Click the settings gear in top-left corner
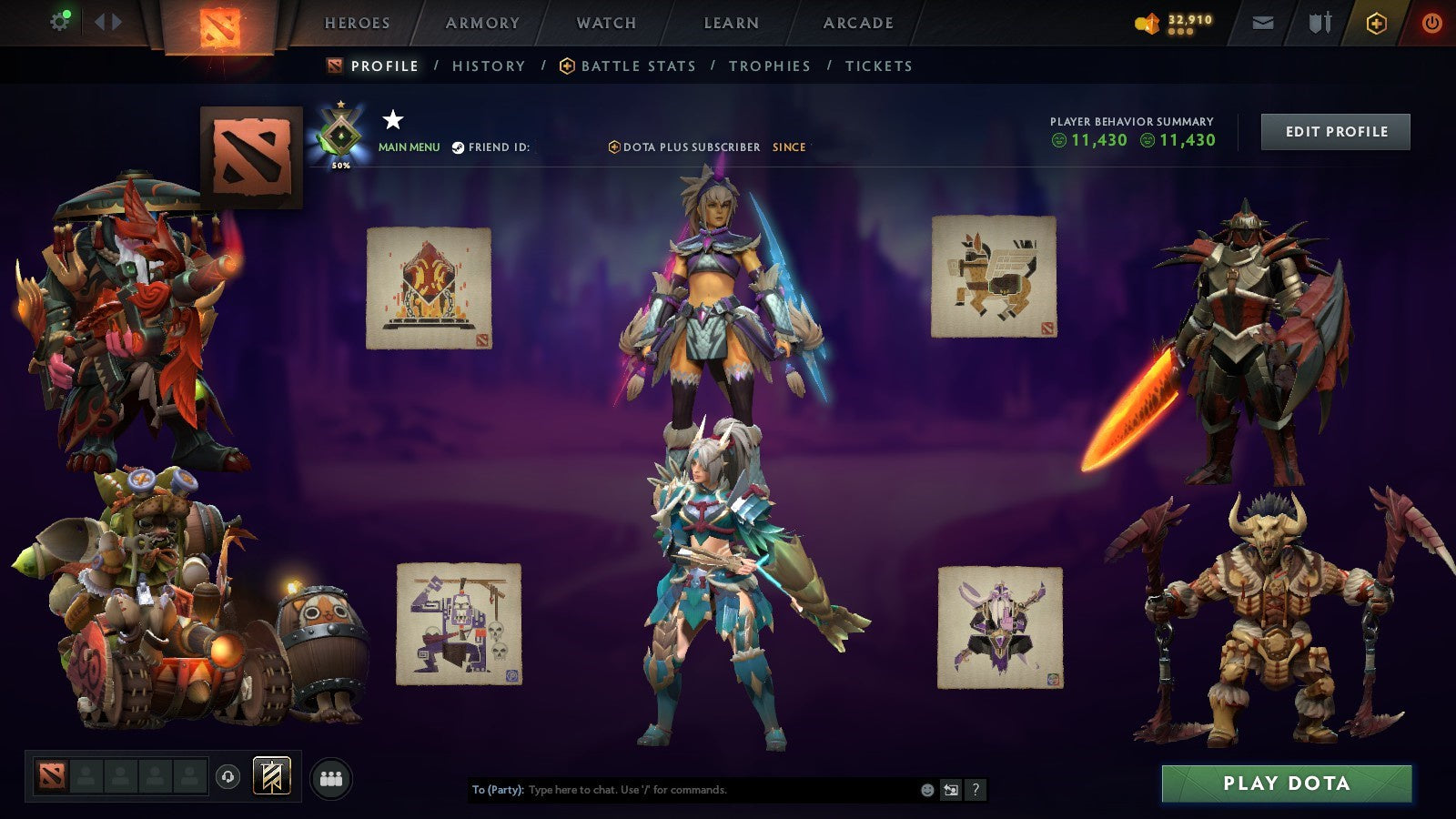Screen dimensions: 1456x819 pyautogui.click(x=60, y=20)
